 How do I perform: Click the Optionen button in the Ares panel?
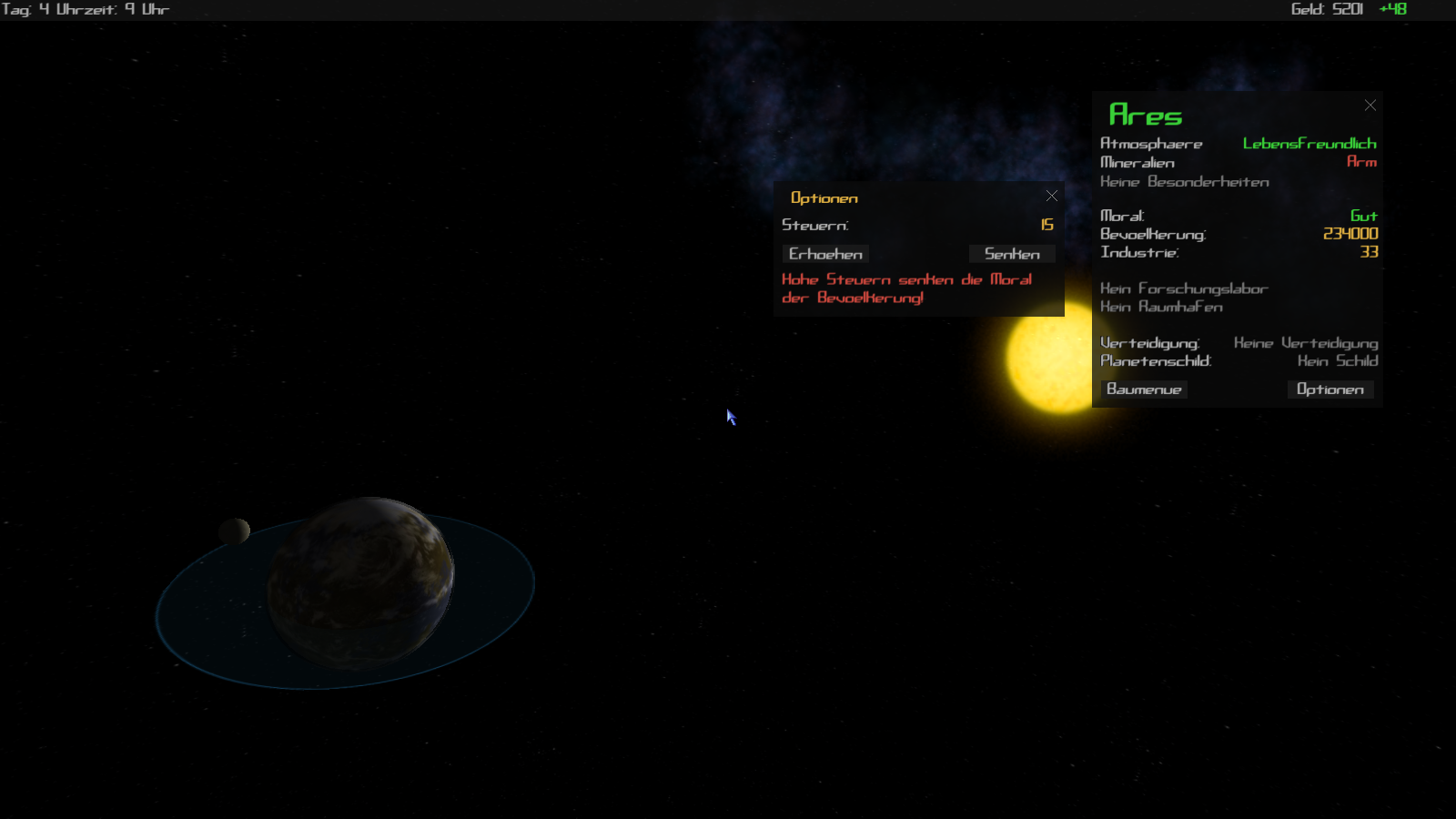pos(1330,389)
